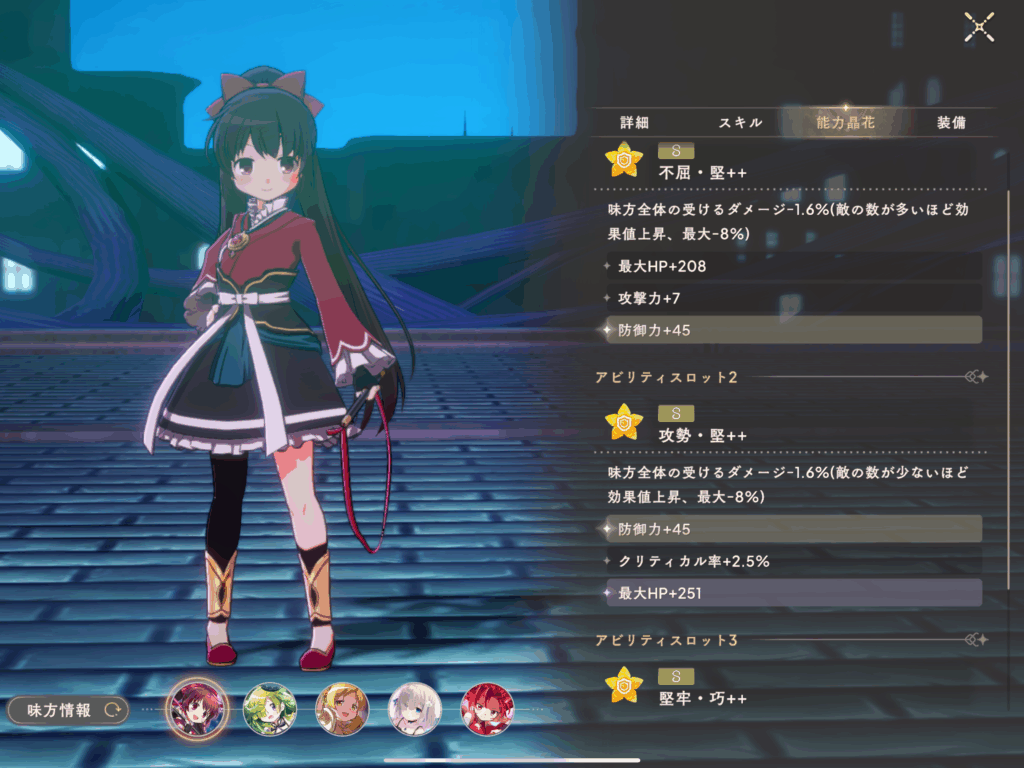
Task: Open the スキル tab
Action: pos(740,122)
